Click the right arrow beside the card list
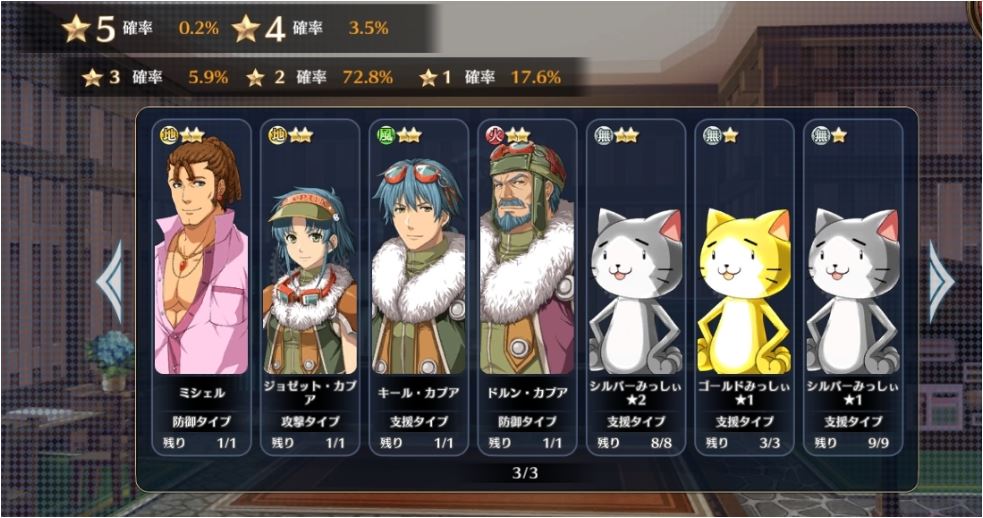Viewport: 983px width, 518px height. tap(940, 282)
